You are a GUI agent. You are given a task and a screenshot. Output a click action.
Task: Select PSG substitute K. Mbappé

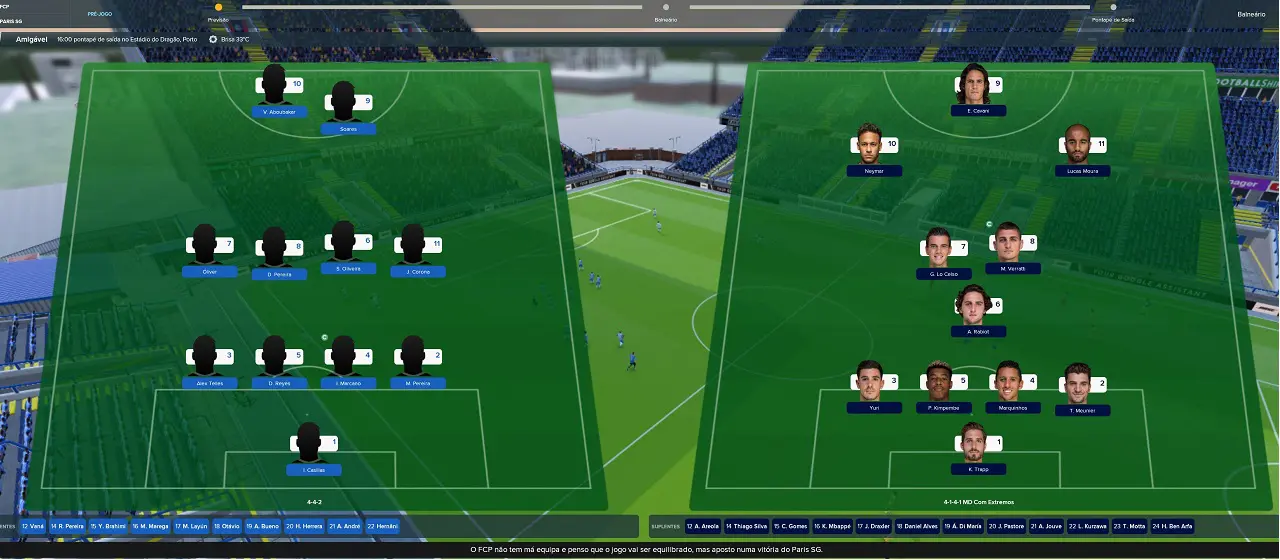[x=831, y=526]
